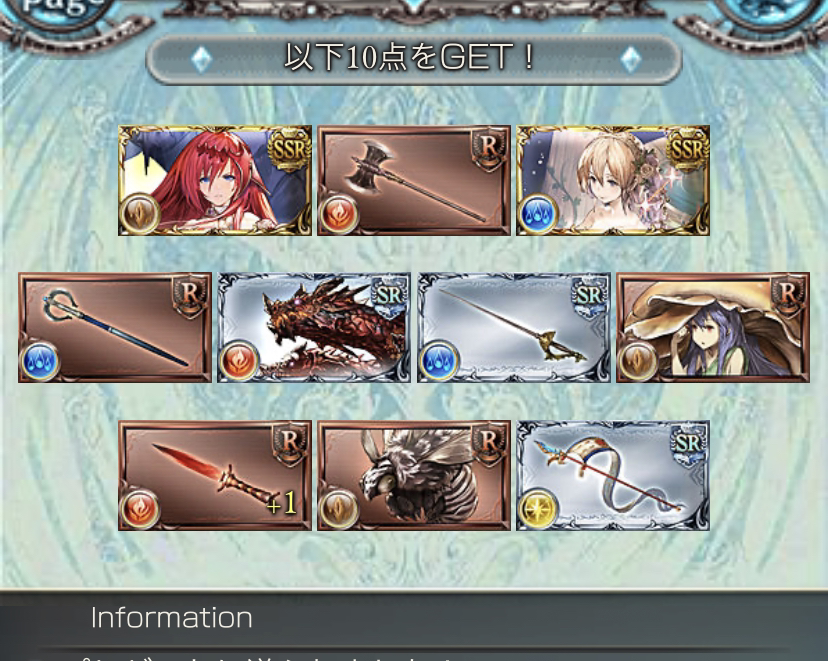Select the red-haired SSR character card
Viewport: 828px width, 661px height.
point(214,181)
